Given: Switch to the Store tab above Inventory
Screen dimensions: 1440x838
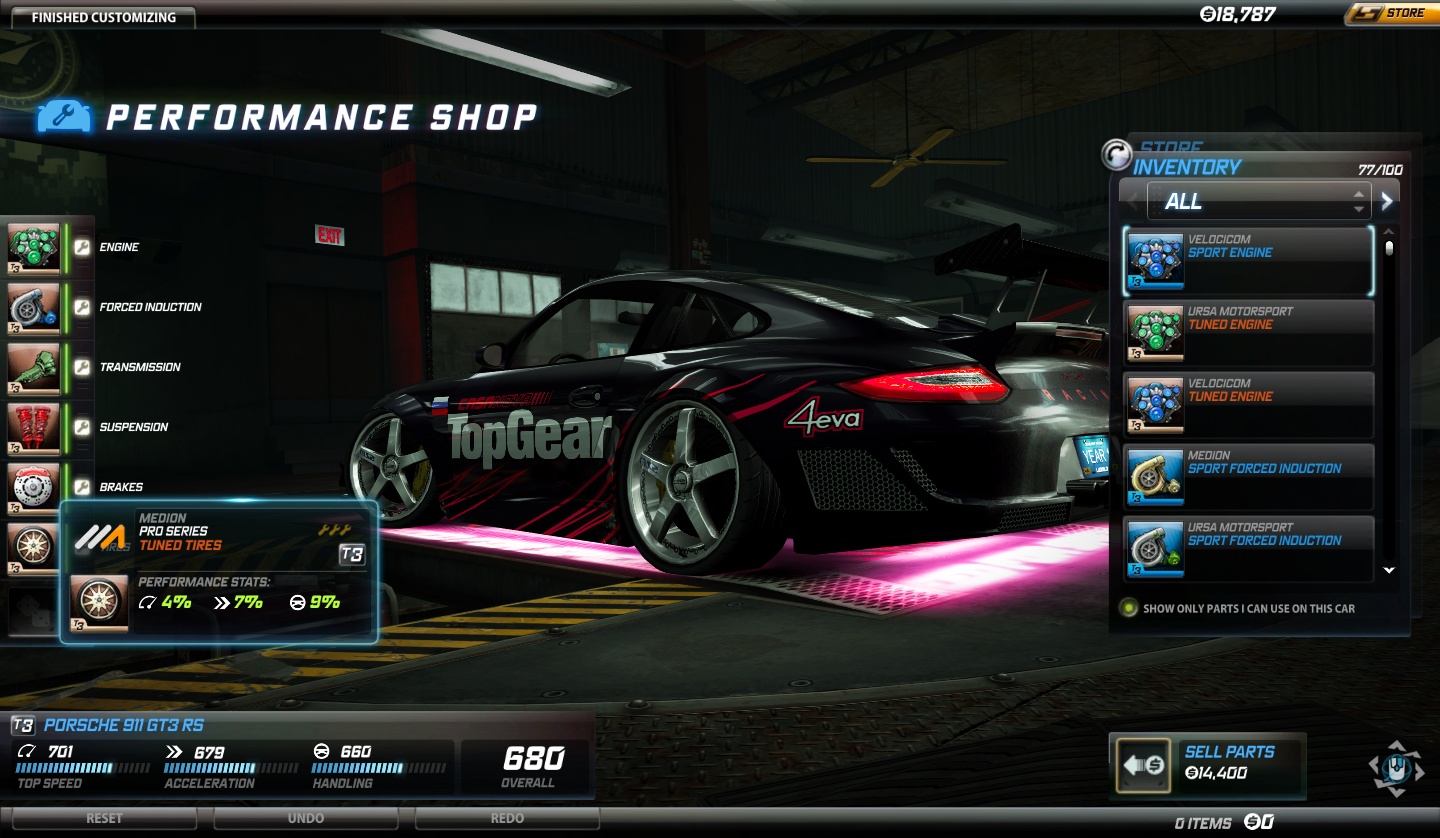Looking at the screenshot, I should point(1172,147).
